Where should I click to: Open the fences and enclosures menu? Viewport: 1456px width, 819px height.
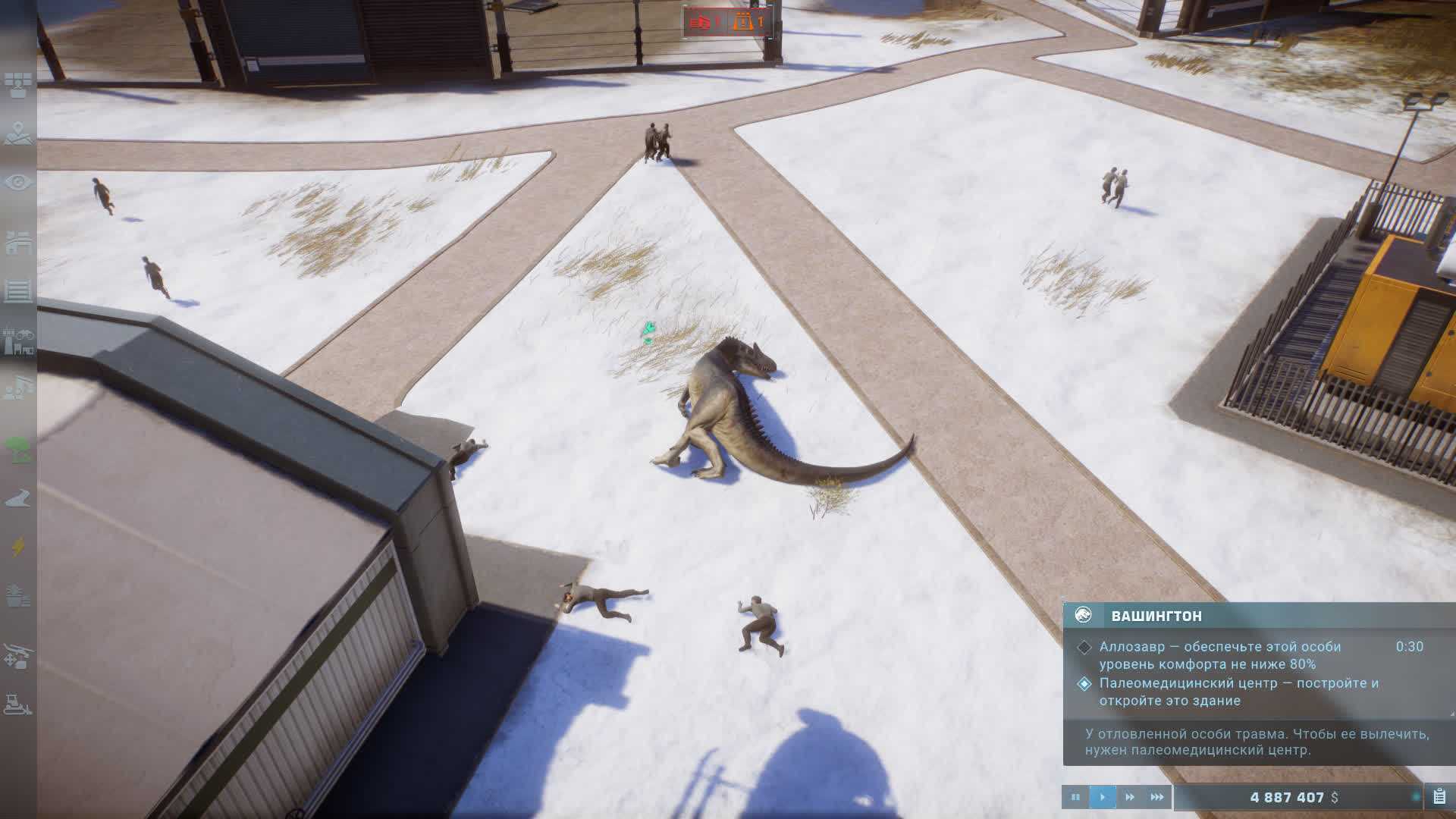click(18, 290)
